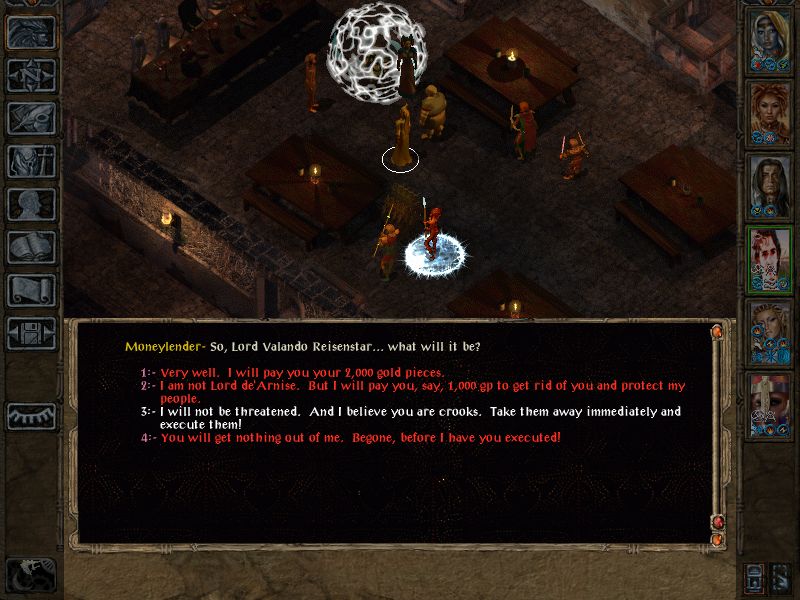
Task: Click the closed-eye button on the left sidebar
Action: pos(31,415)
